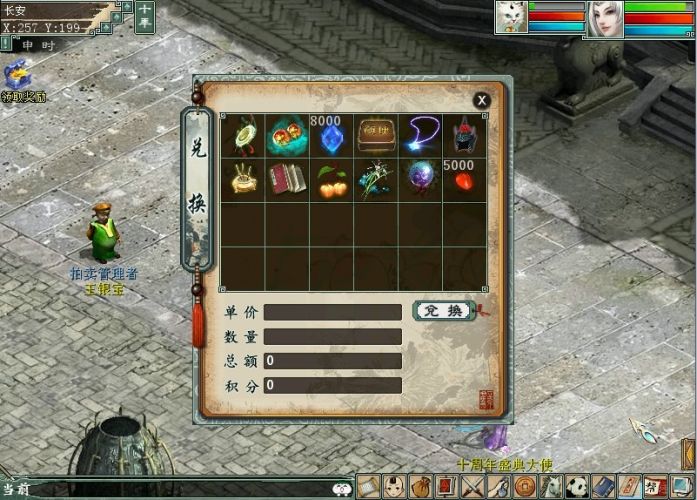697x500 pixels.
Task: Pick the black helmet item
Action: click(x=463, y=136)
